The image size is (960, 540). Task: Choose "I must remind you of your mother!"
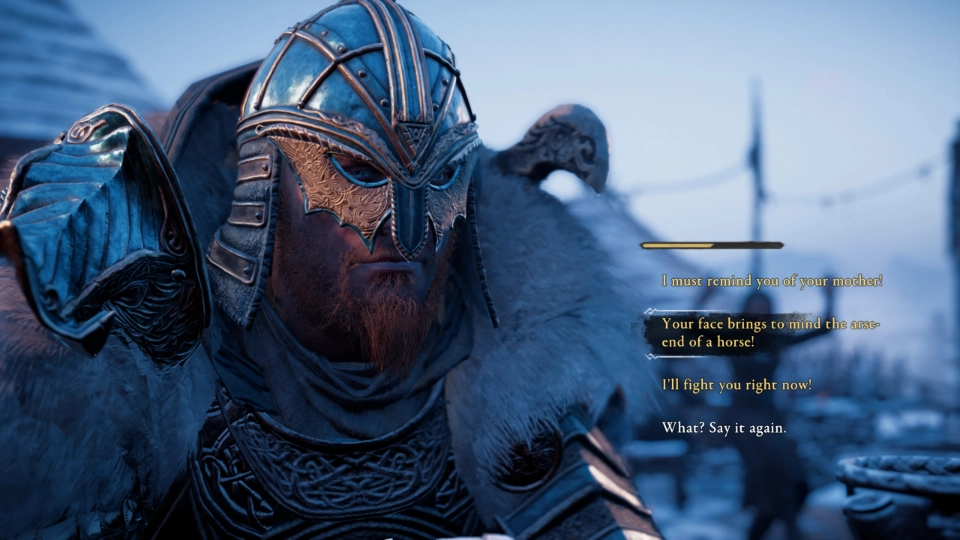[x=772, y=281]
